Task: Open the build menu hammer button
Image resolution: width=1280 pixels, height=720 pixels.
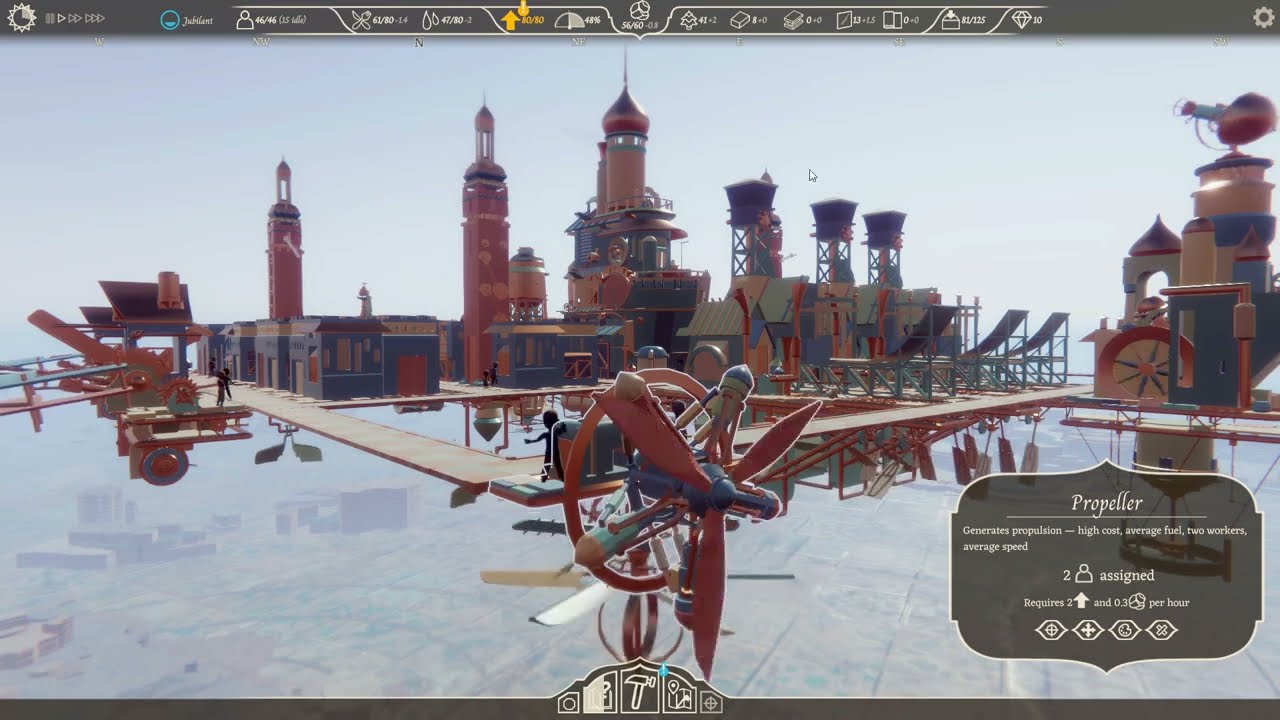Action: (638, 693)
